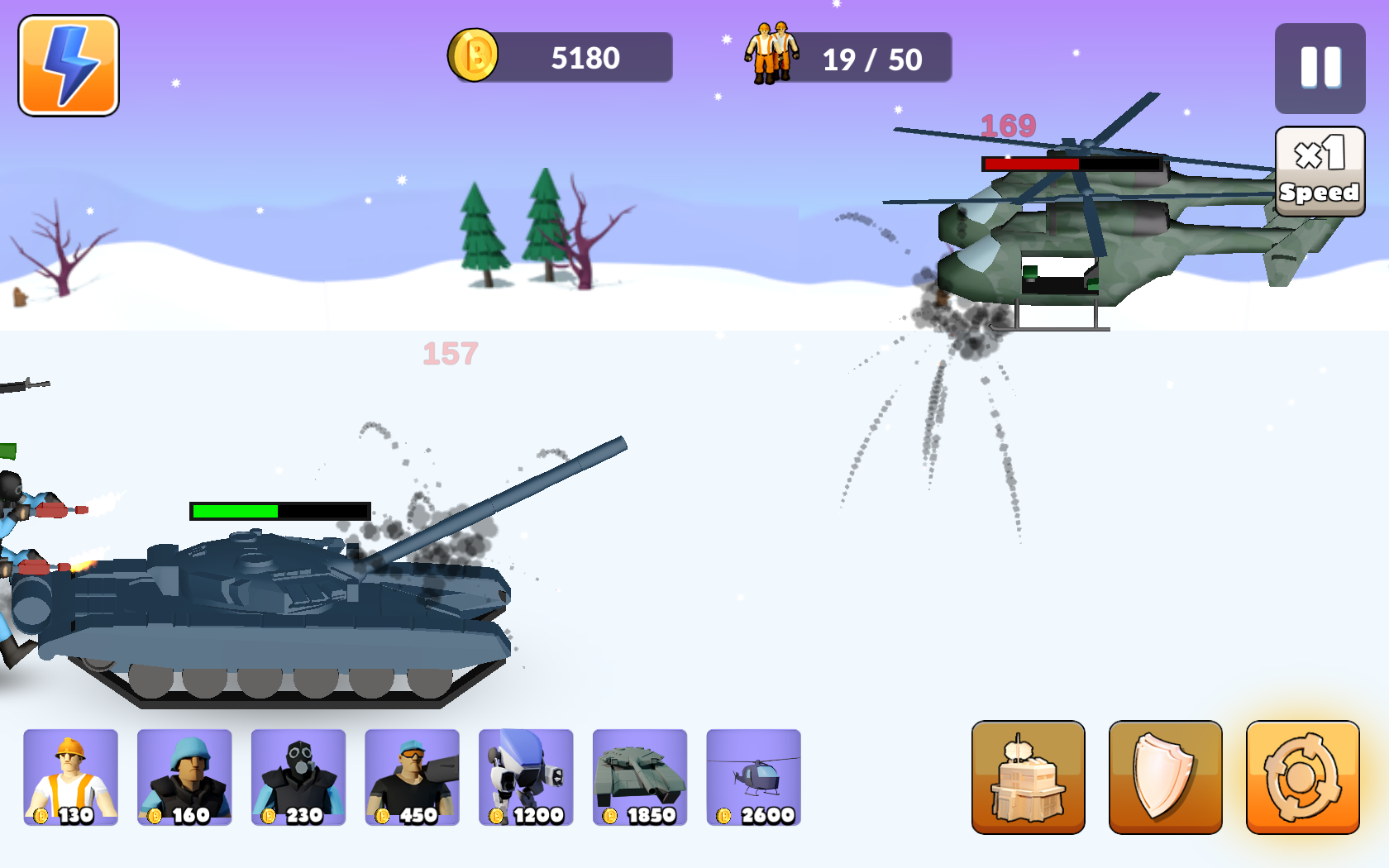
Task: Toggle the x1 Speed button
Action: [1320, 171]
